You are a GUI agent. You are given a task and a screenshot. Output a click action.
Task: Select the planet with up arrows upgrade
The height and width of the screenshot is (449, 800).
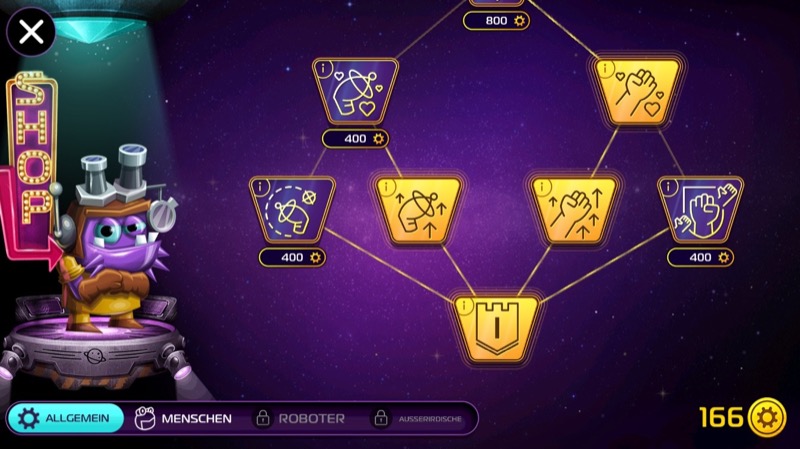coord(418,209)
